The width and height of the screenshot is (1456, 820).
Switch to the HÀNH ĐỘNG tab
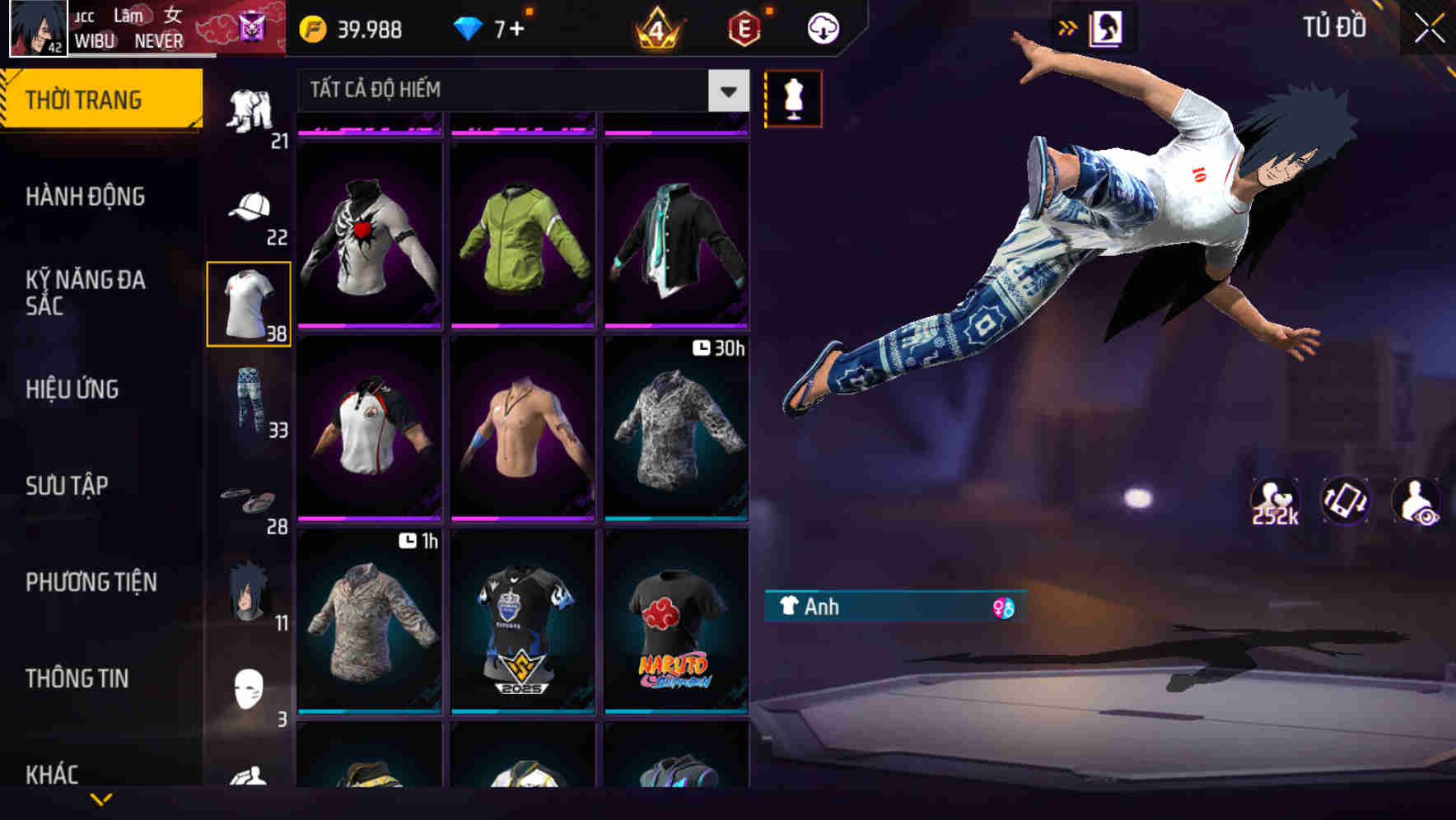click(85, 197)
